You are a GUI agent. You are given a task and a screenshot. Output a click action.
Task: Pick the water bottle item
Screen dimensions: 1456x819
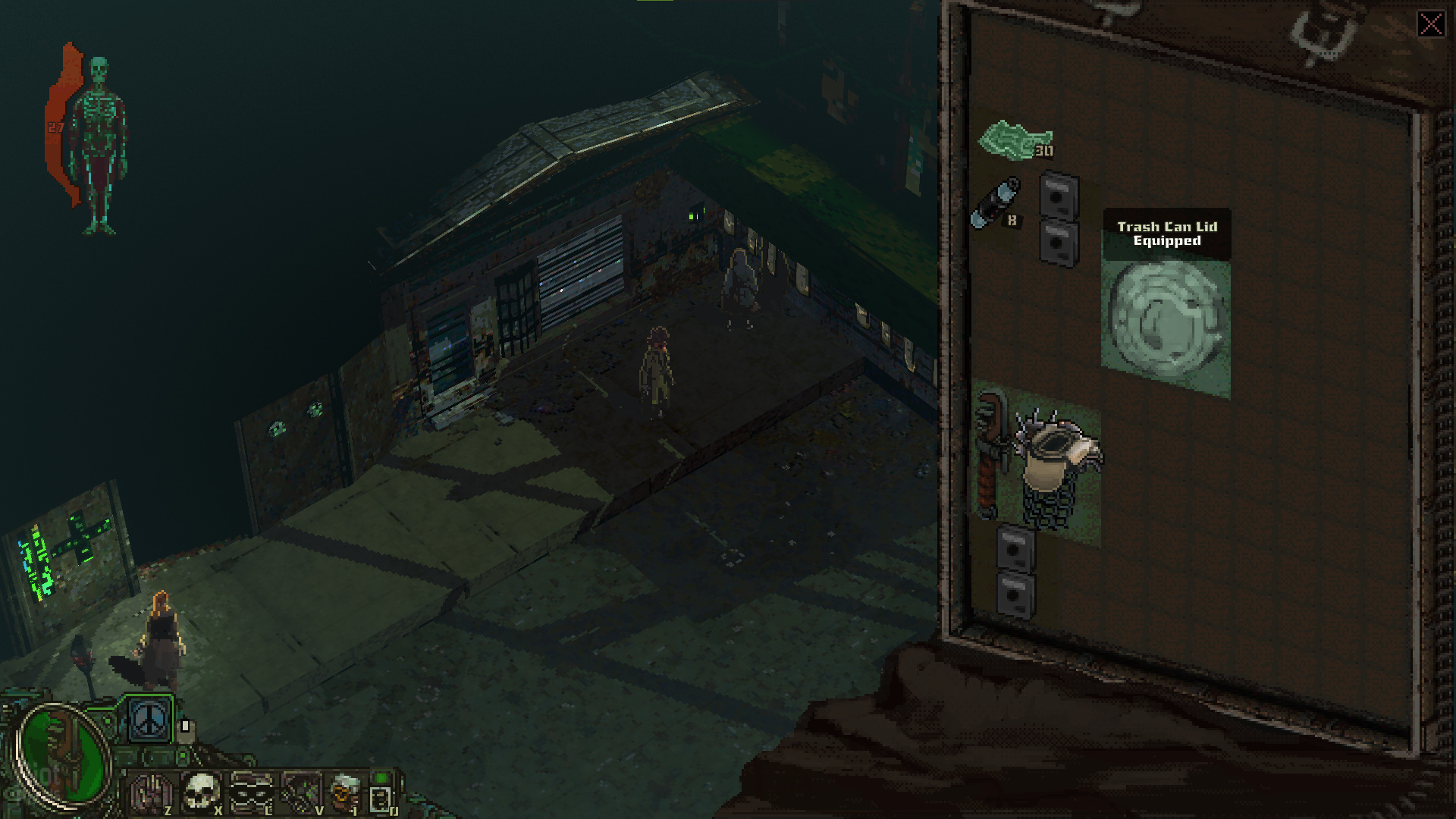click(996, 203)
